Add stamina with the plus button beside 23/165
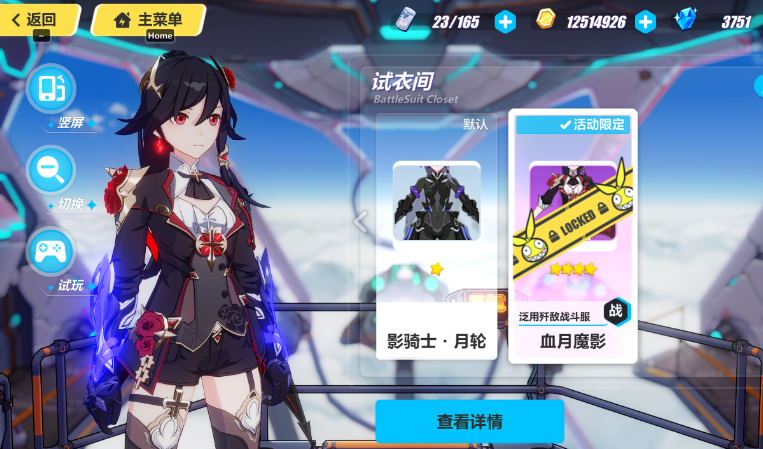Image resolution: width=763 pixels, height=449 pixels. pos(506,21)
